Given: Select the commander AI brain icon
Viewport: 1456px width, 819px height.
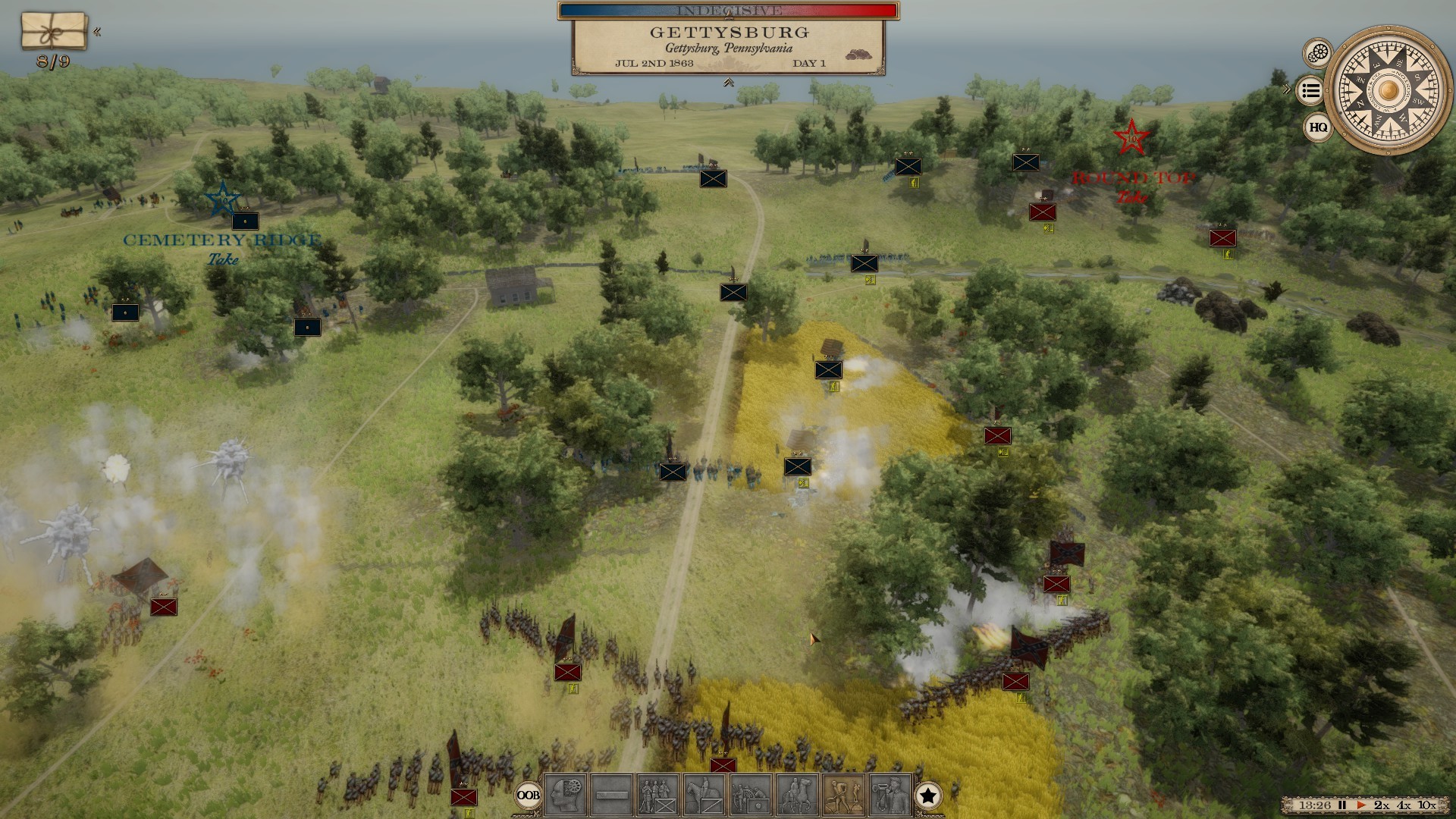Looking at the screenshot, I should pos(566,794).
